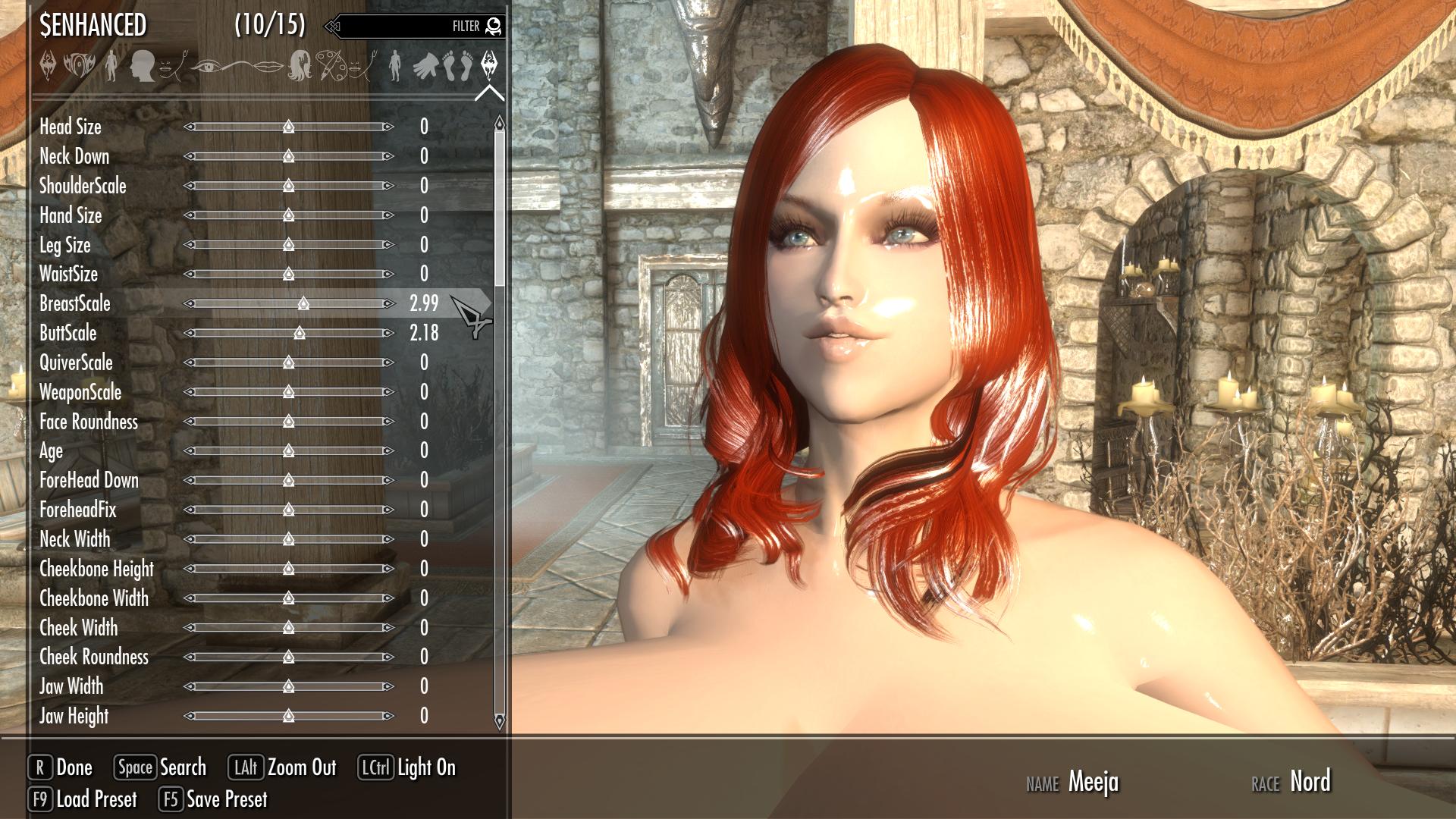The width and height of the screenshot is (1456, 819).
Task: Click the list scrollbar's up arrow
Action: 499,123
